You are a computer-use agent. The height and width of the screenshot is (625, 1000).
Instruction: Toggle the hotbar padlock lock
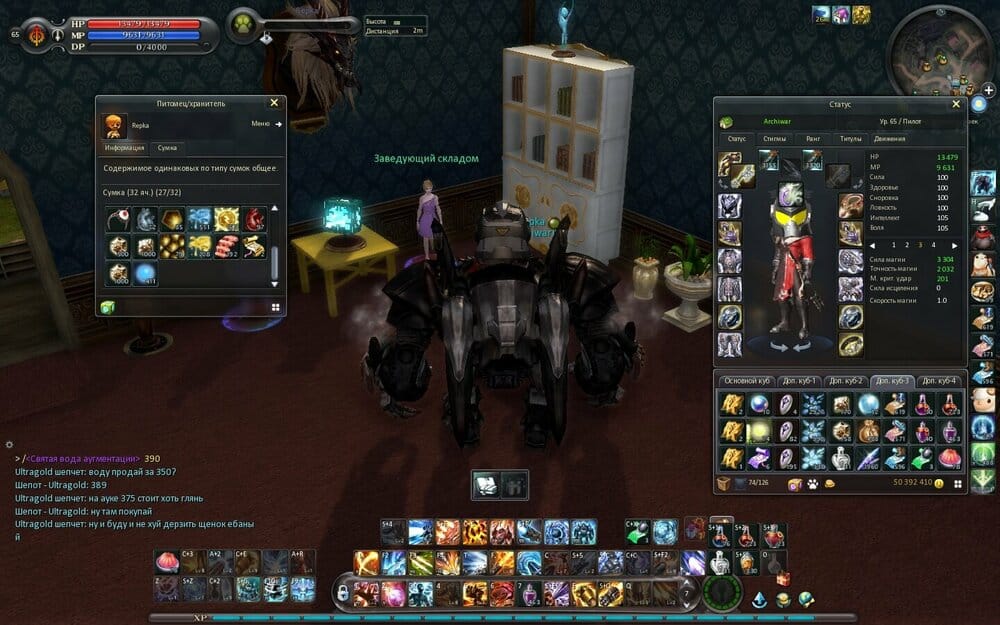342,593
